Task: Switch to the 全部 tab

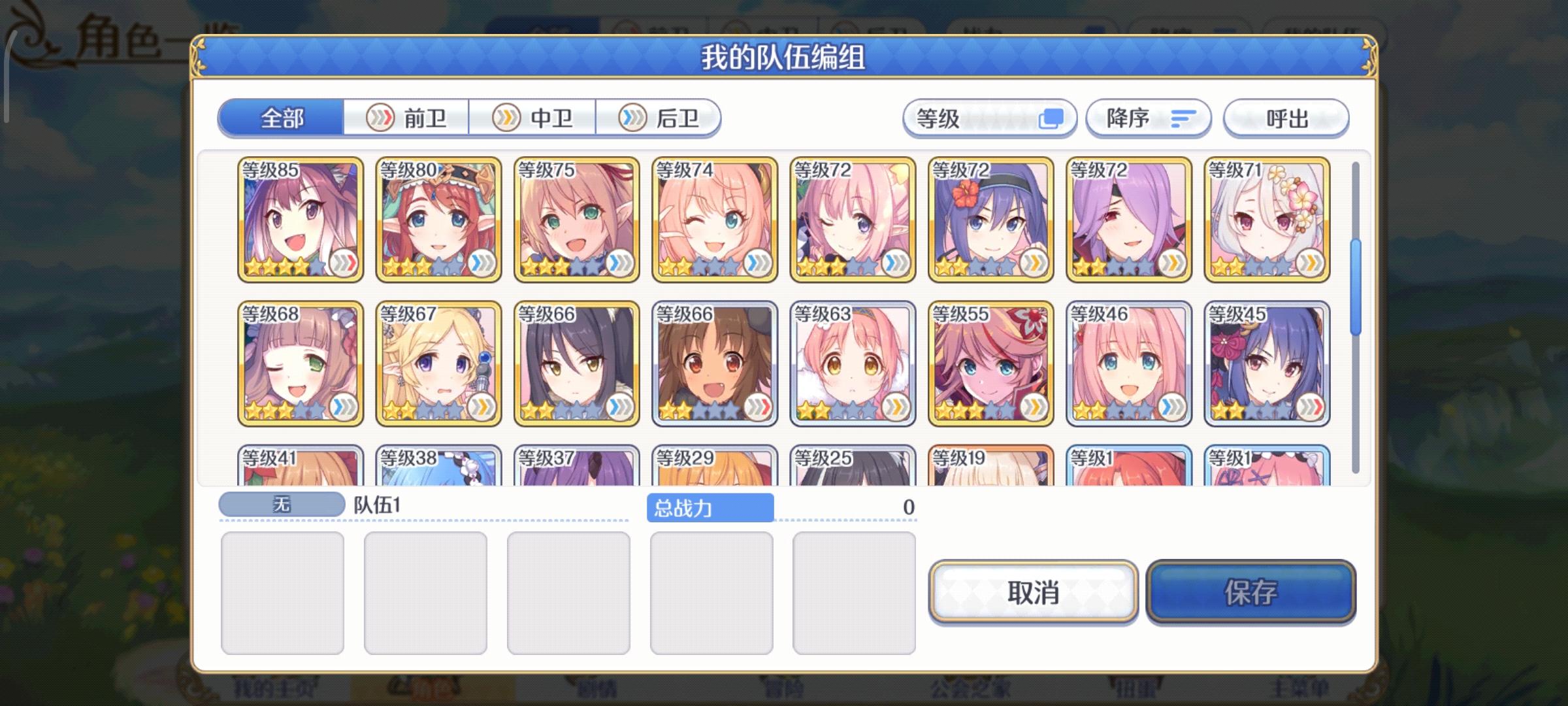Action: pos(282,118)
